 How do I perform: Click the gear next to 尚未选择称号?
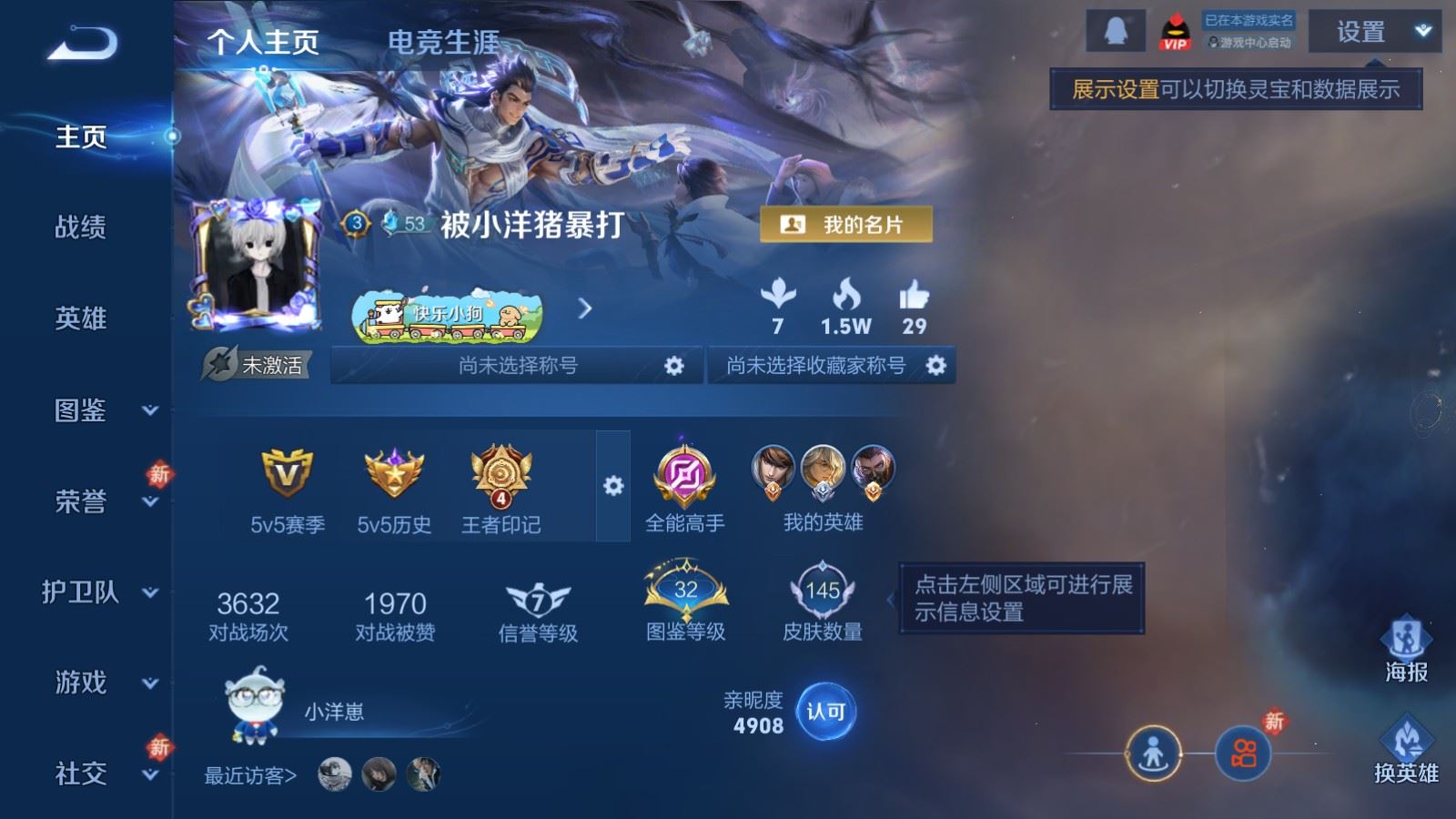(674, 365)
